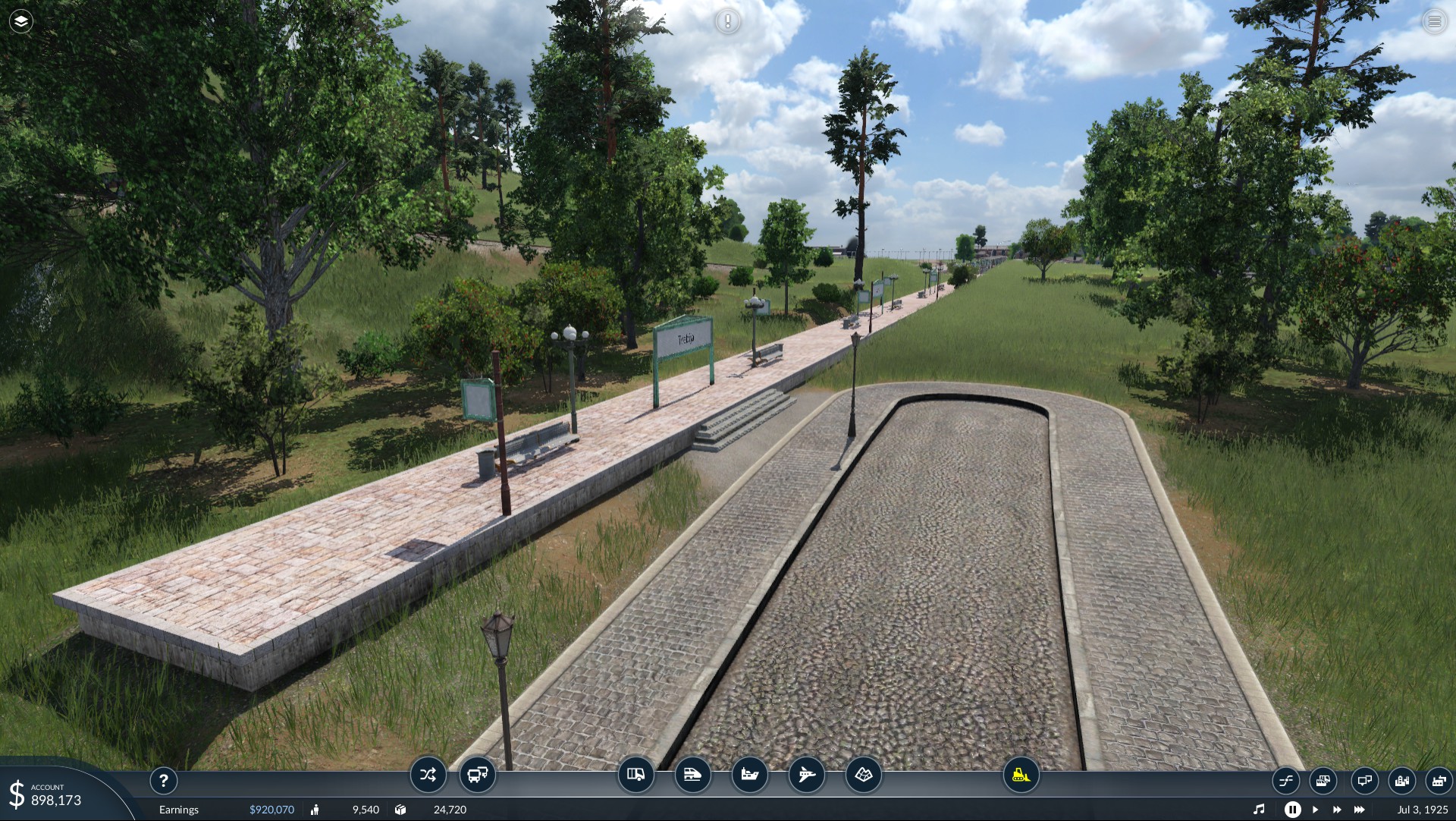Open the music note player
The image size is (1456, 821).
coord(1259,810)
